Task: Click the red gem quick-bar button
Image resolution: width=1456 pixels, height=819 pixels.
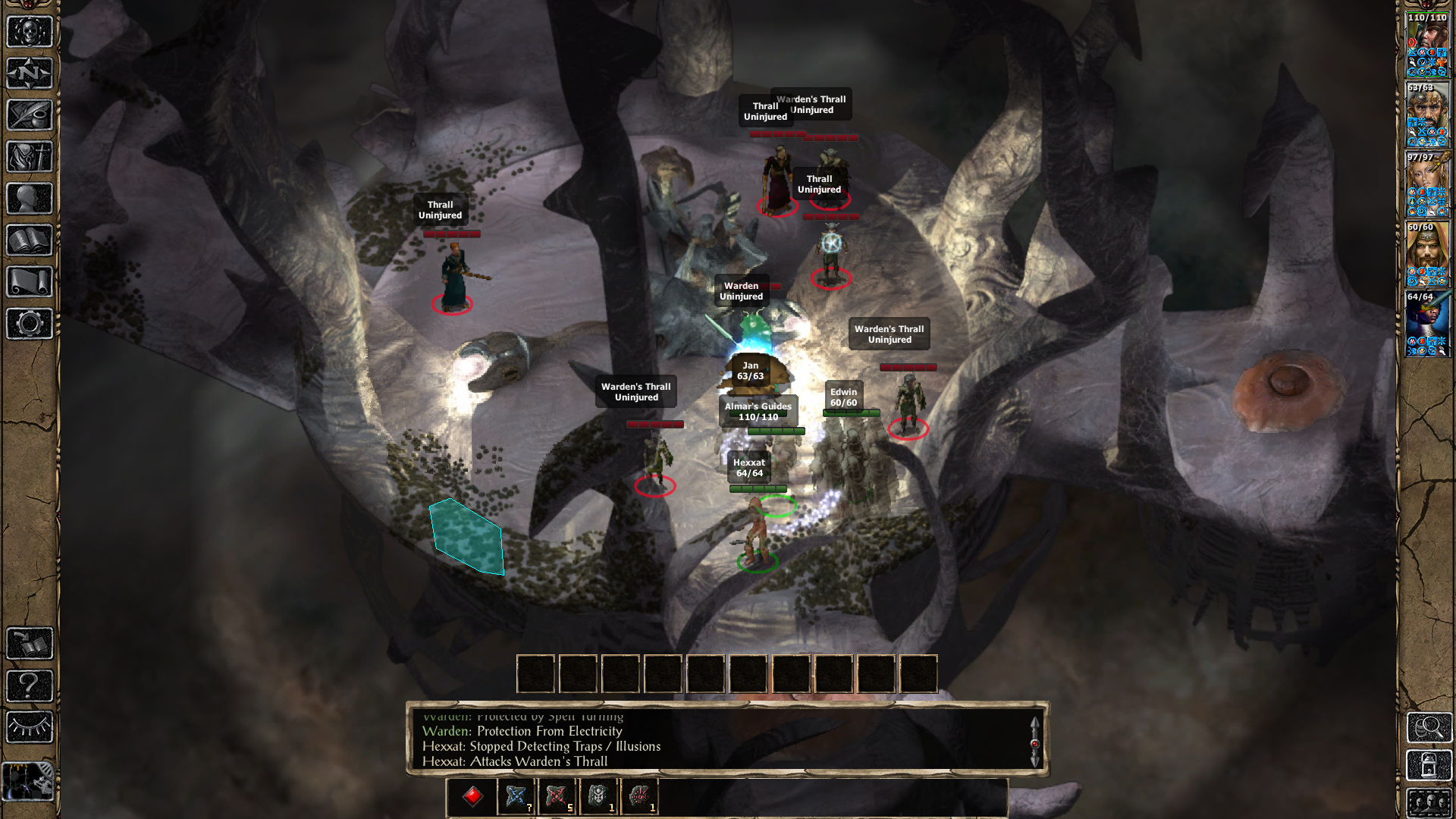Action: click(x=473, y=796)
